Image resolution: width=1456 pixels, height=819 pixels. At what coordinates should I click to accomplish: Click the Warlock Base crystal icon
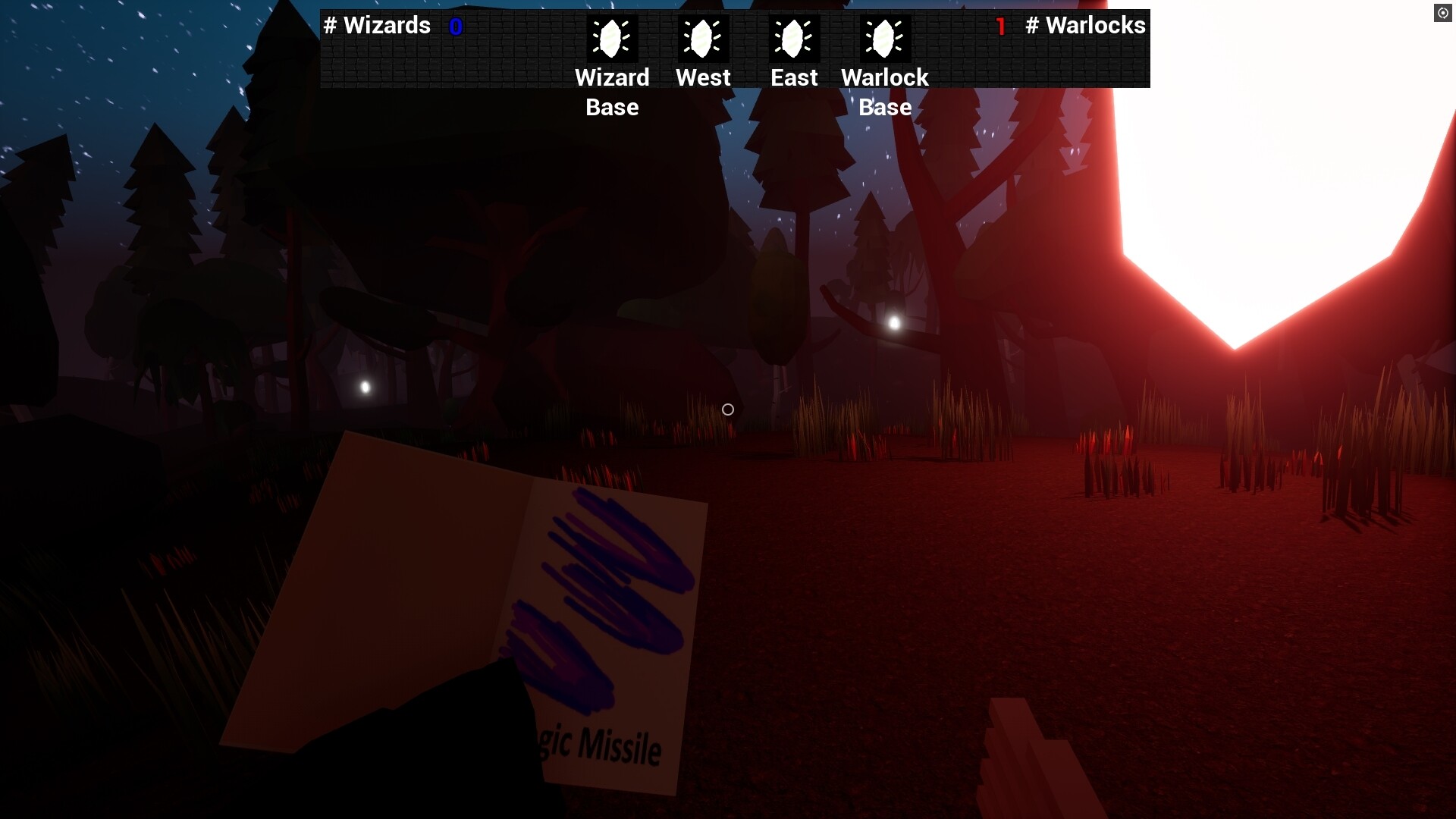(x=885, y=39)
